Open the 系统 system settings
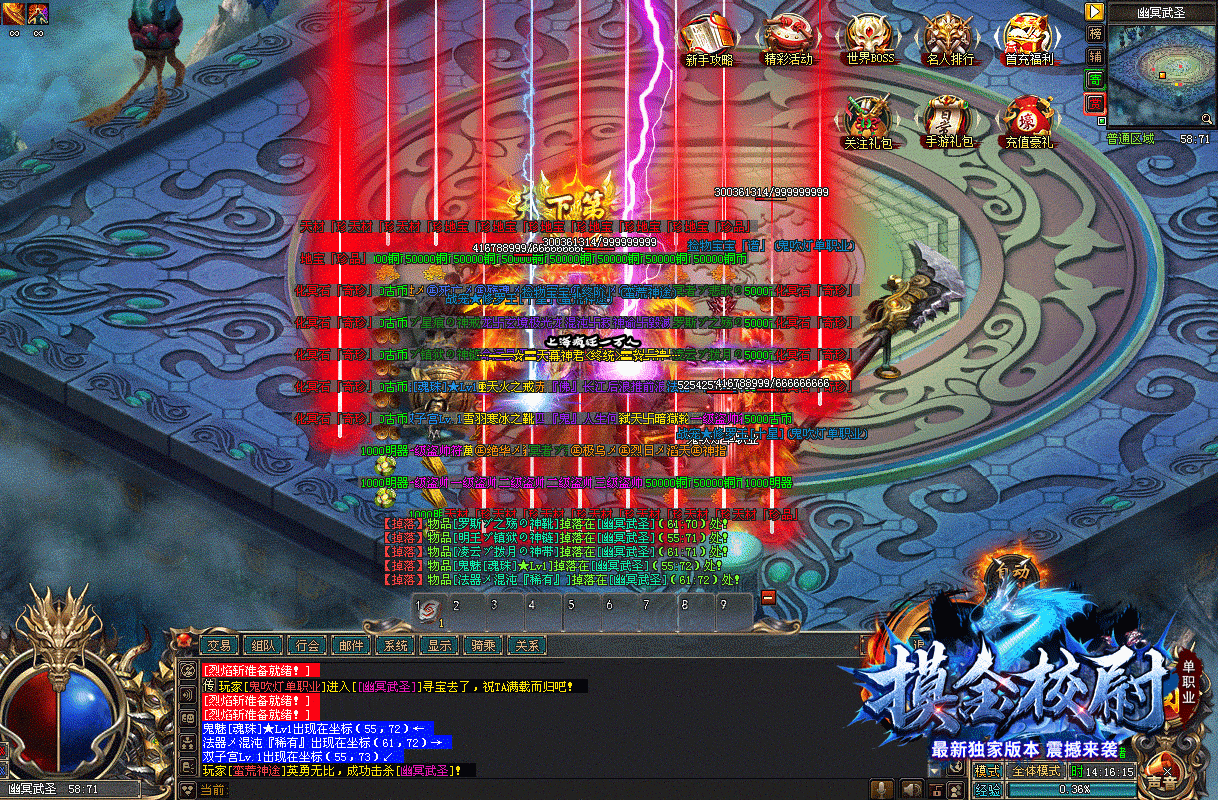Screen dimensions: 1218x800 tap(396, 646)
